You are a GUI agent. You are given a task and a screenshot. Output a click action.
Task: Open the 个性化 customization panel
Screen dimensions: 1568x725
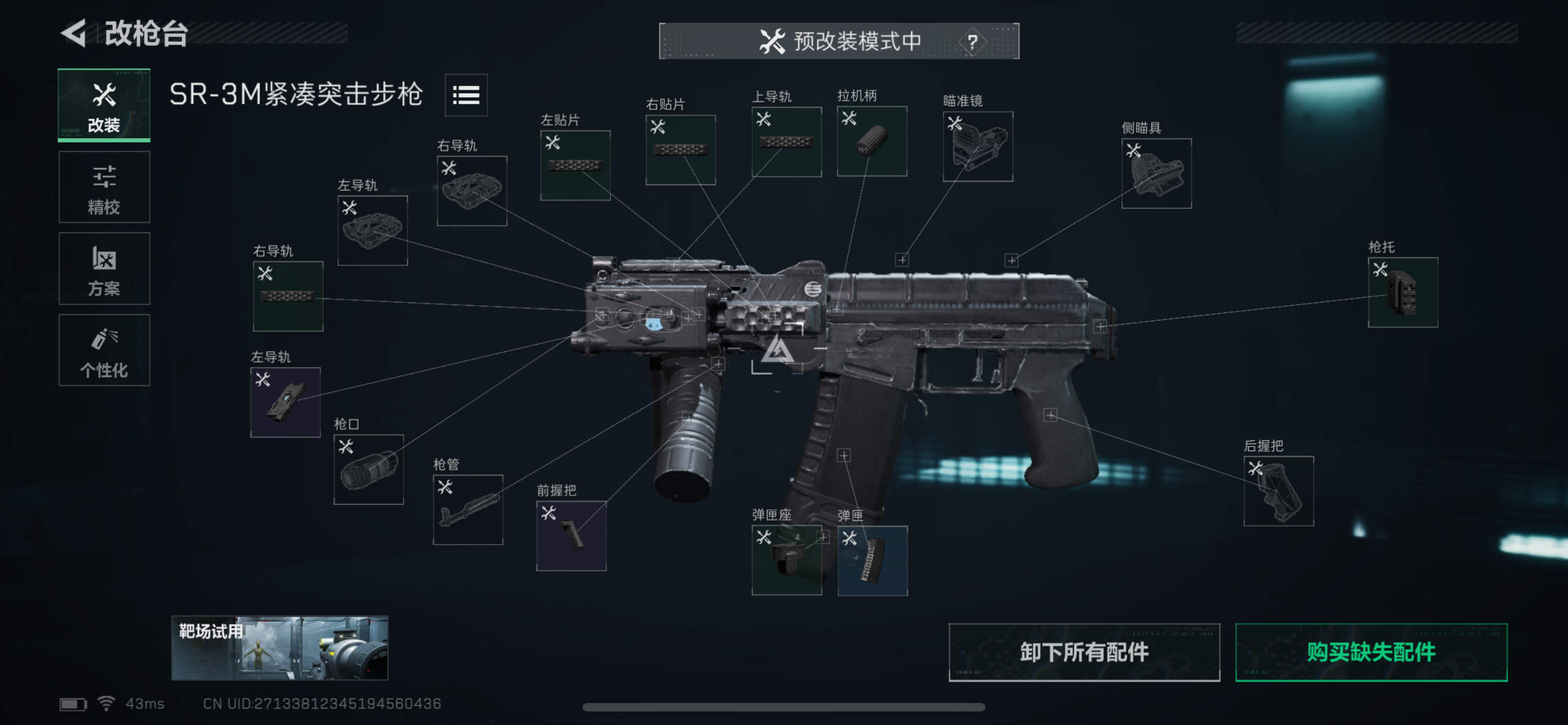(103, 351)
